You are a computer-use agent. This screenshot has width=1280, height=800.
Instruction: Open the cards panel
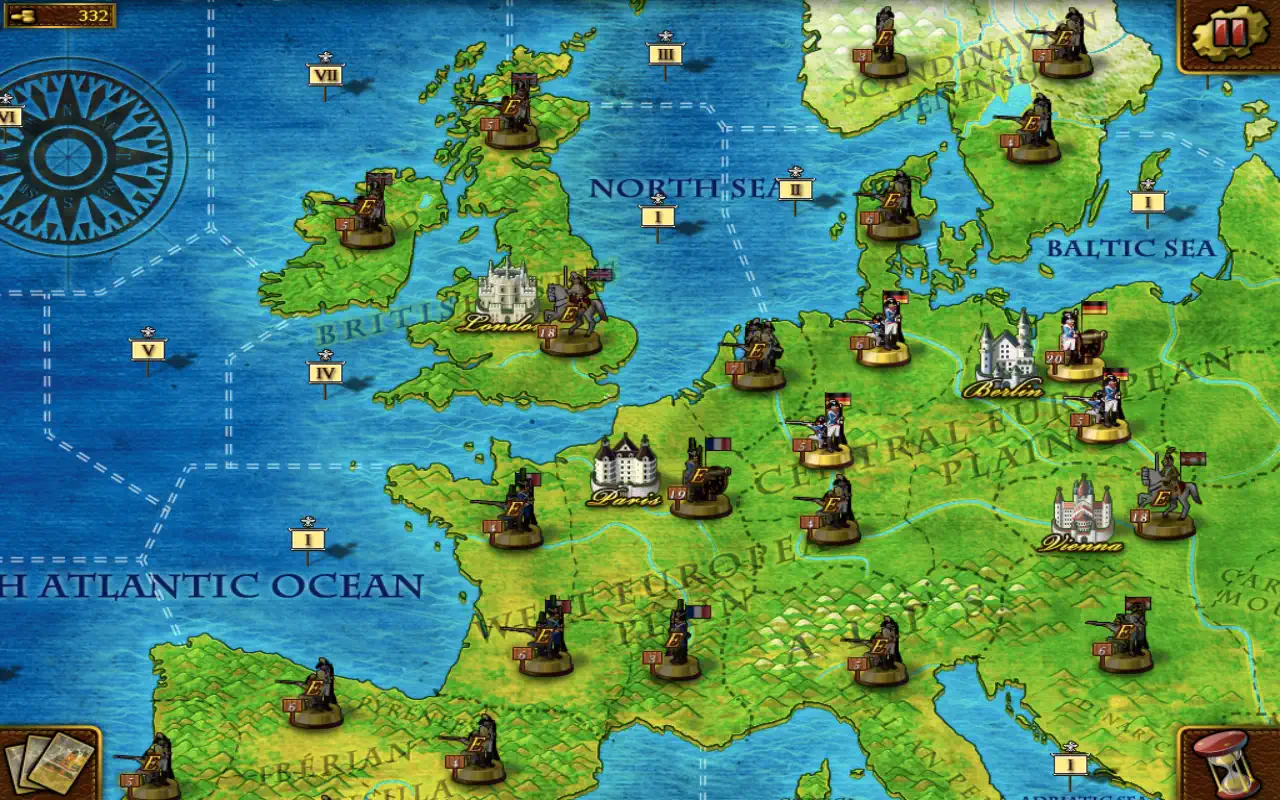point(48,762)
